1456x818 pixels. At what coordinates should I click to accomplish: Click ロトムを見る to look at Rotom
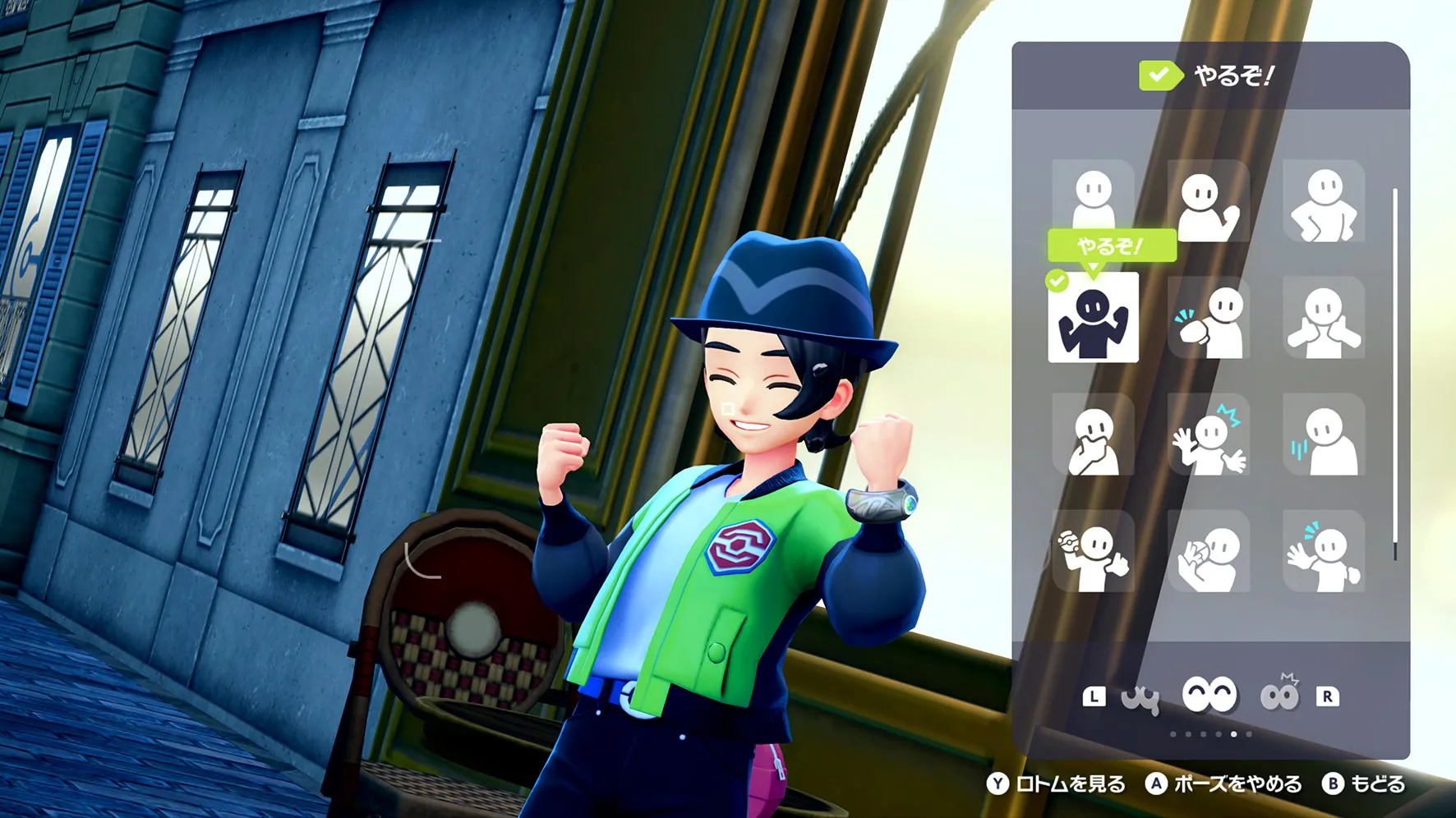1057,784
